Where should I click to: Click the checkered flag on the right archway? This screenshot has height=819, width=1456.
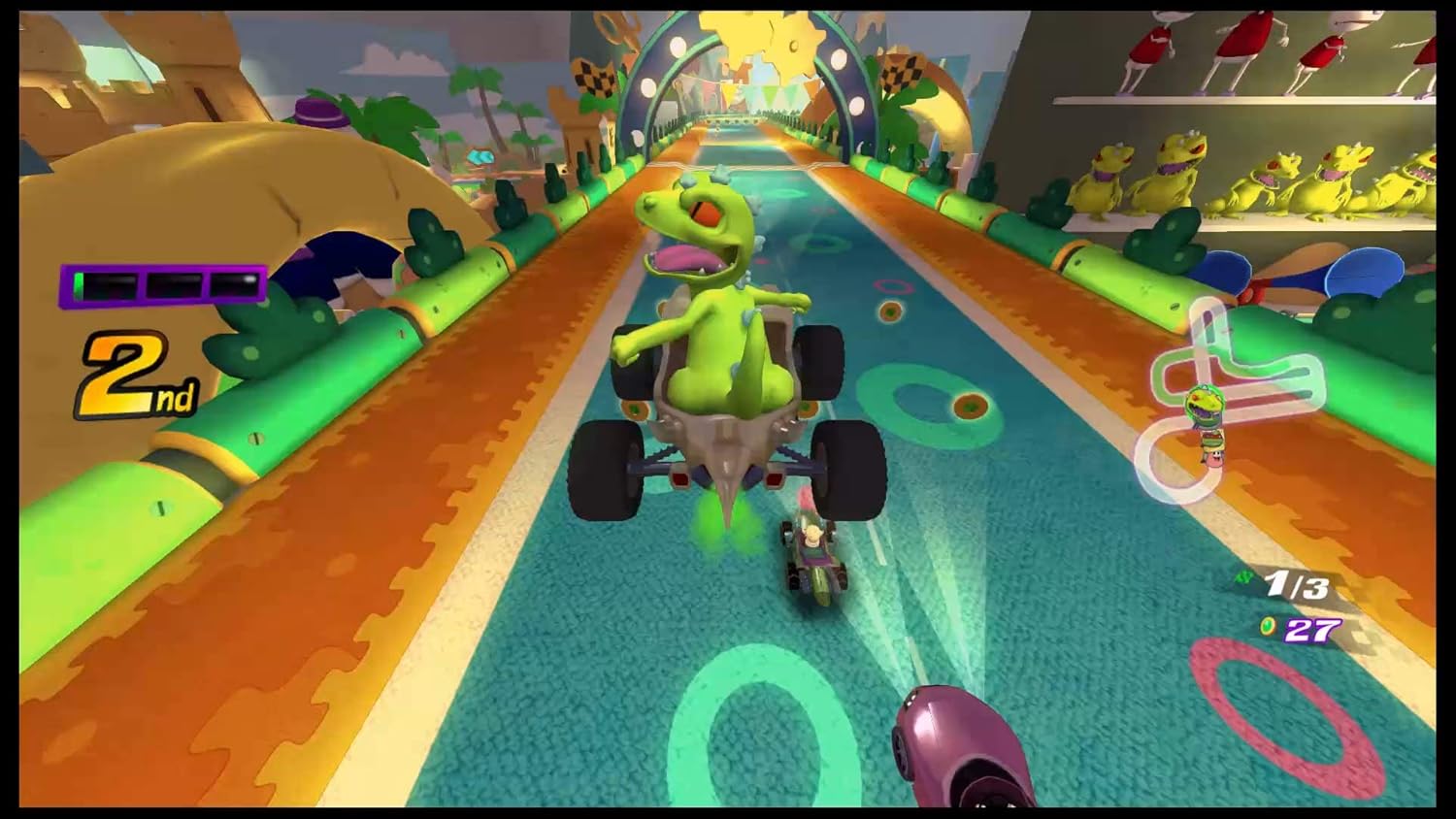pos(903,70)
